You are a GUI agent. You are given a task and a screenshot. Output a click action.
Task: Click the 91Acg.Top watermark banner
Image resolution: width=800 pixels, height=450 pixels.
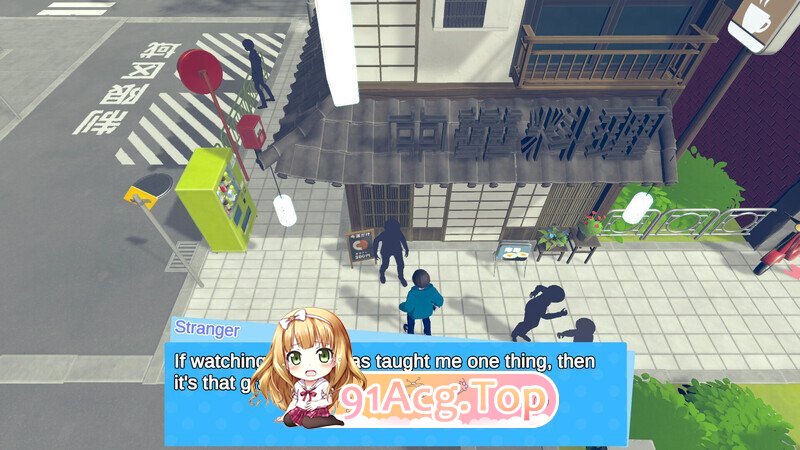click(446, 402)
